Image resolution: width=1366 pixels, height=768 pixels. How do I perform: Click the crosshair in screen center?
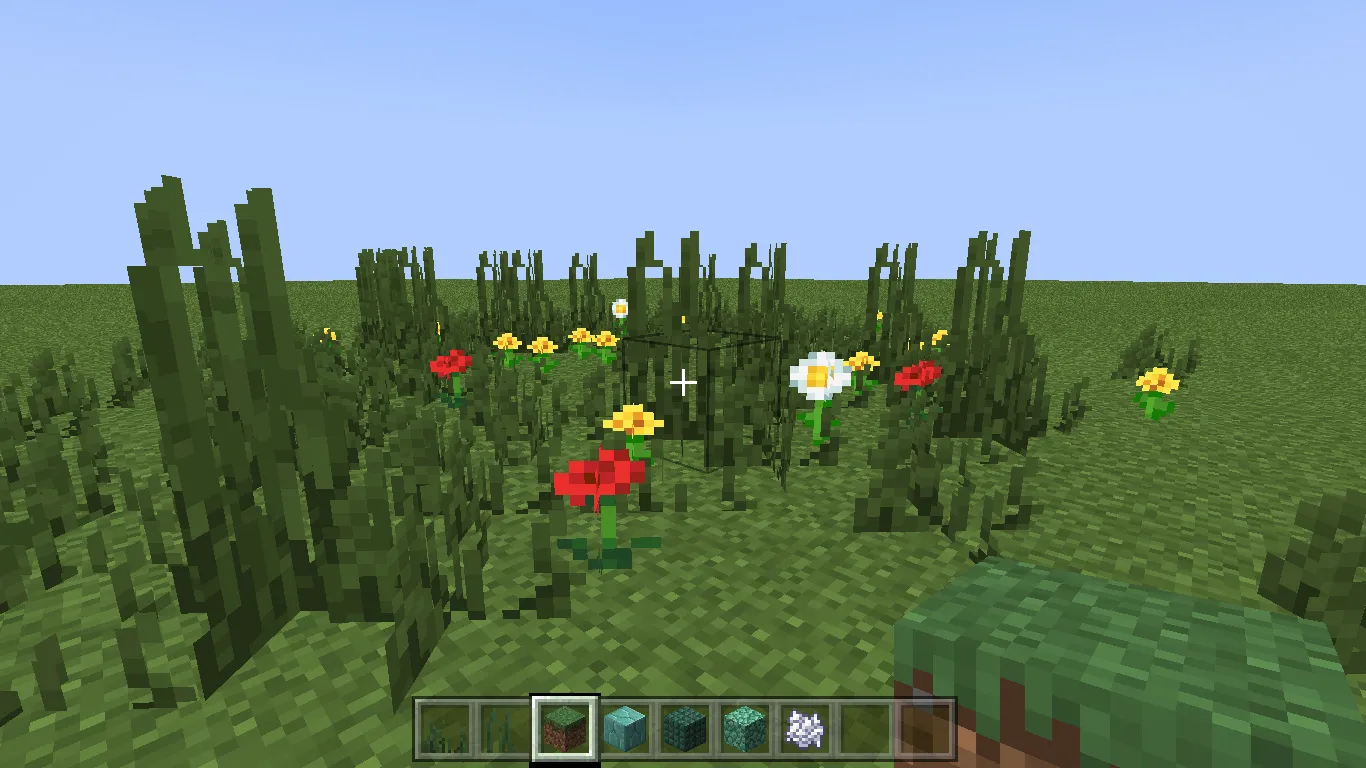tap(683, 382)
